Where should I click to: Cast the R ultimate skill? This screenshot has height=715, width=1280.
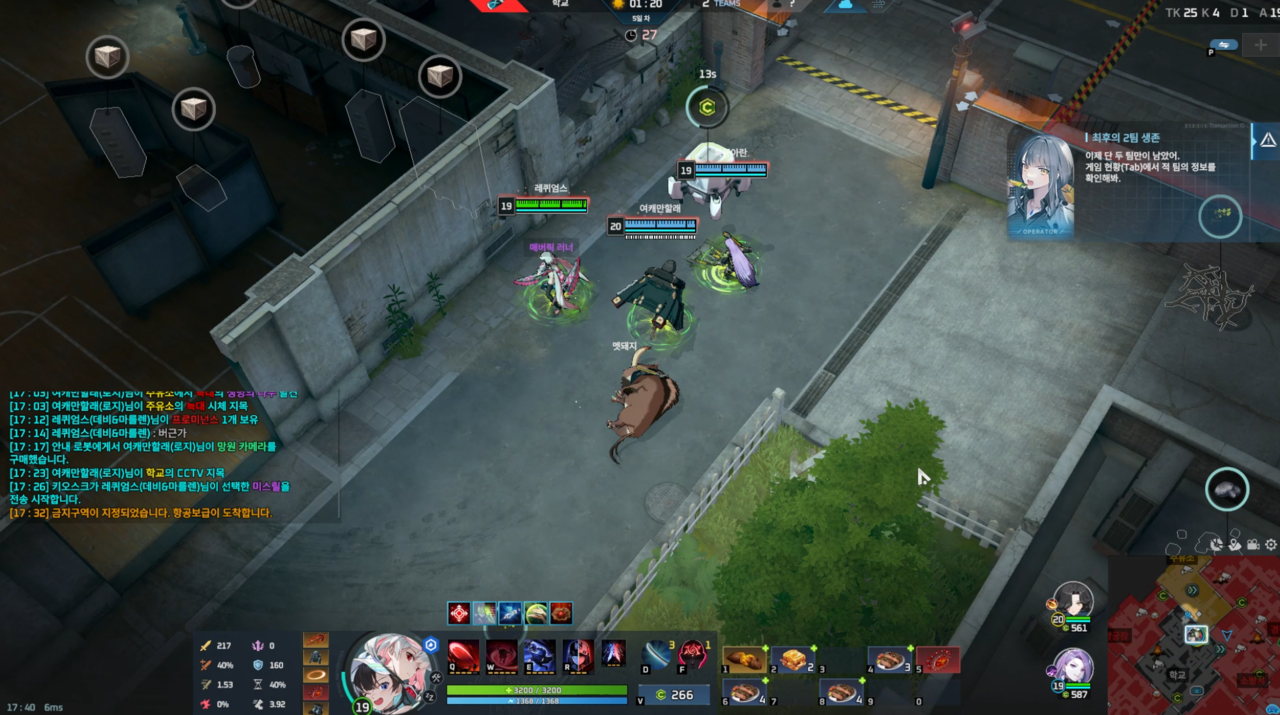tap(577, 656)
